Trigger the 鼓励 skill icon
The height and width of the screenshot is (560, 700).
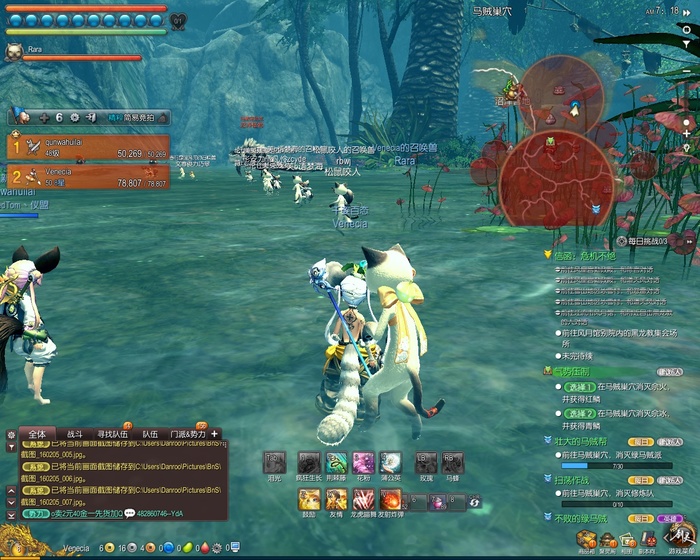(309, 499)
